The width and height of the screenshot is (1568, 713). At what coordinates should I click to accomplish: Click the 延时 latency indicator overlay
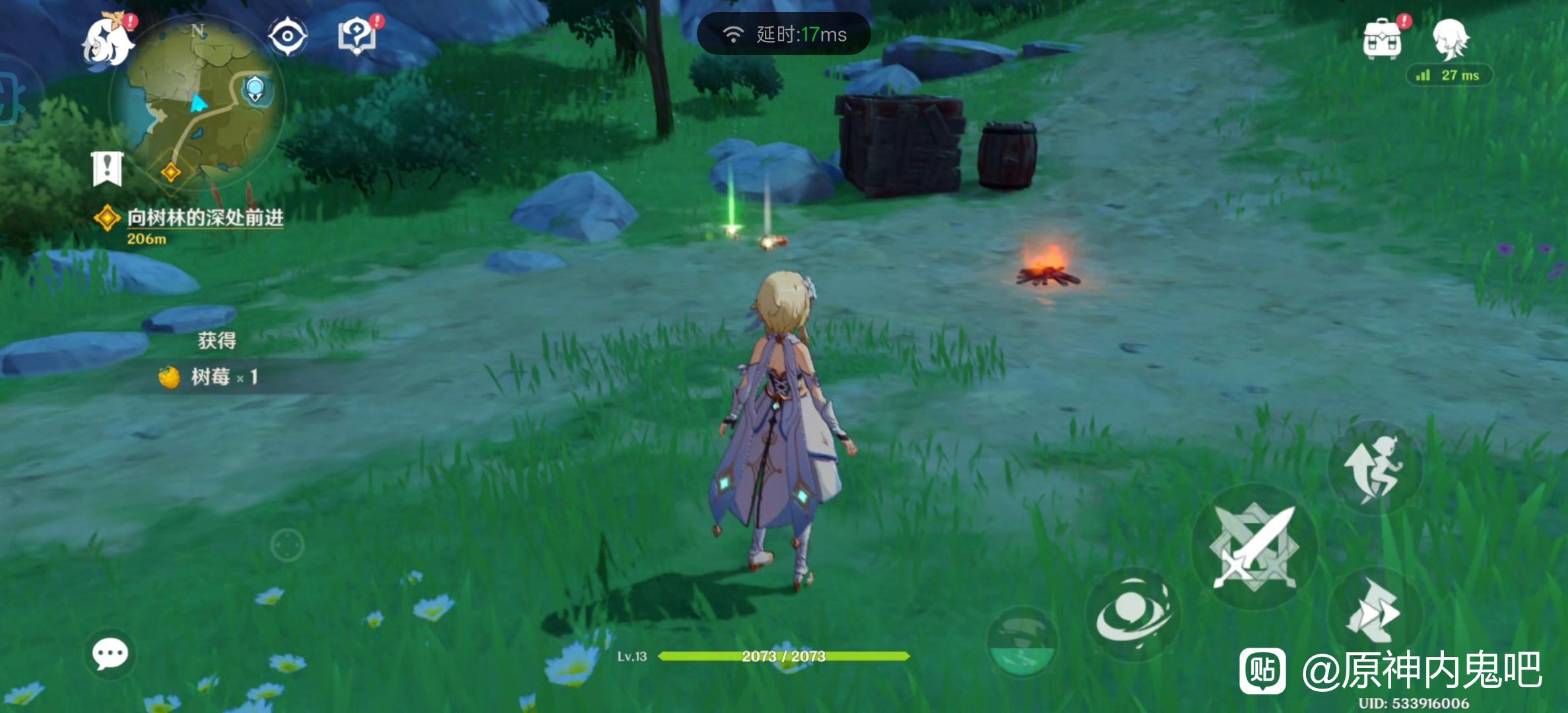[784, 34]
